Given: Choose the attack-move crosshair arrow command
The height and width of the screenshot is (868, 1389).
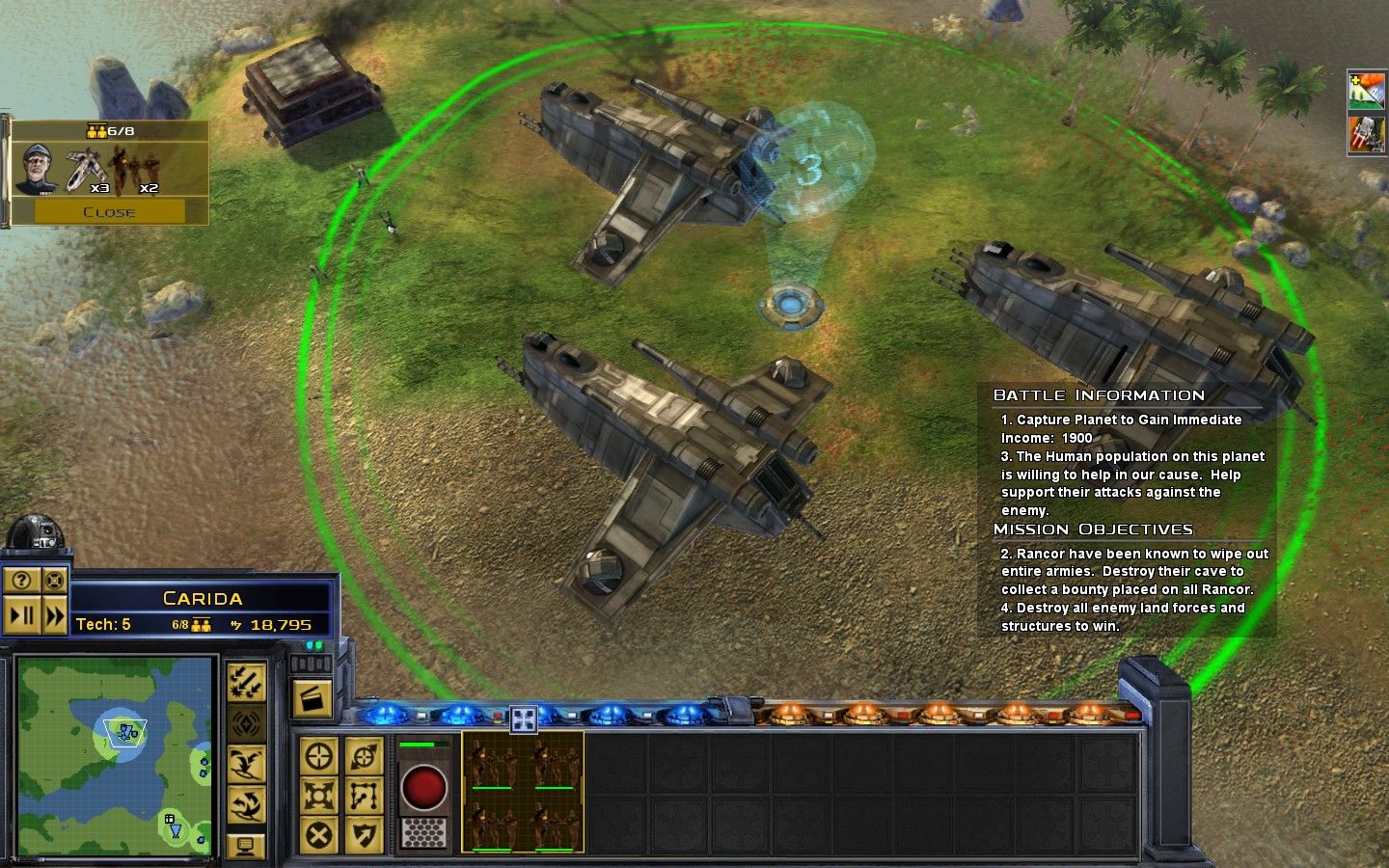Looking at the screenshot, I should point(364,757).
